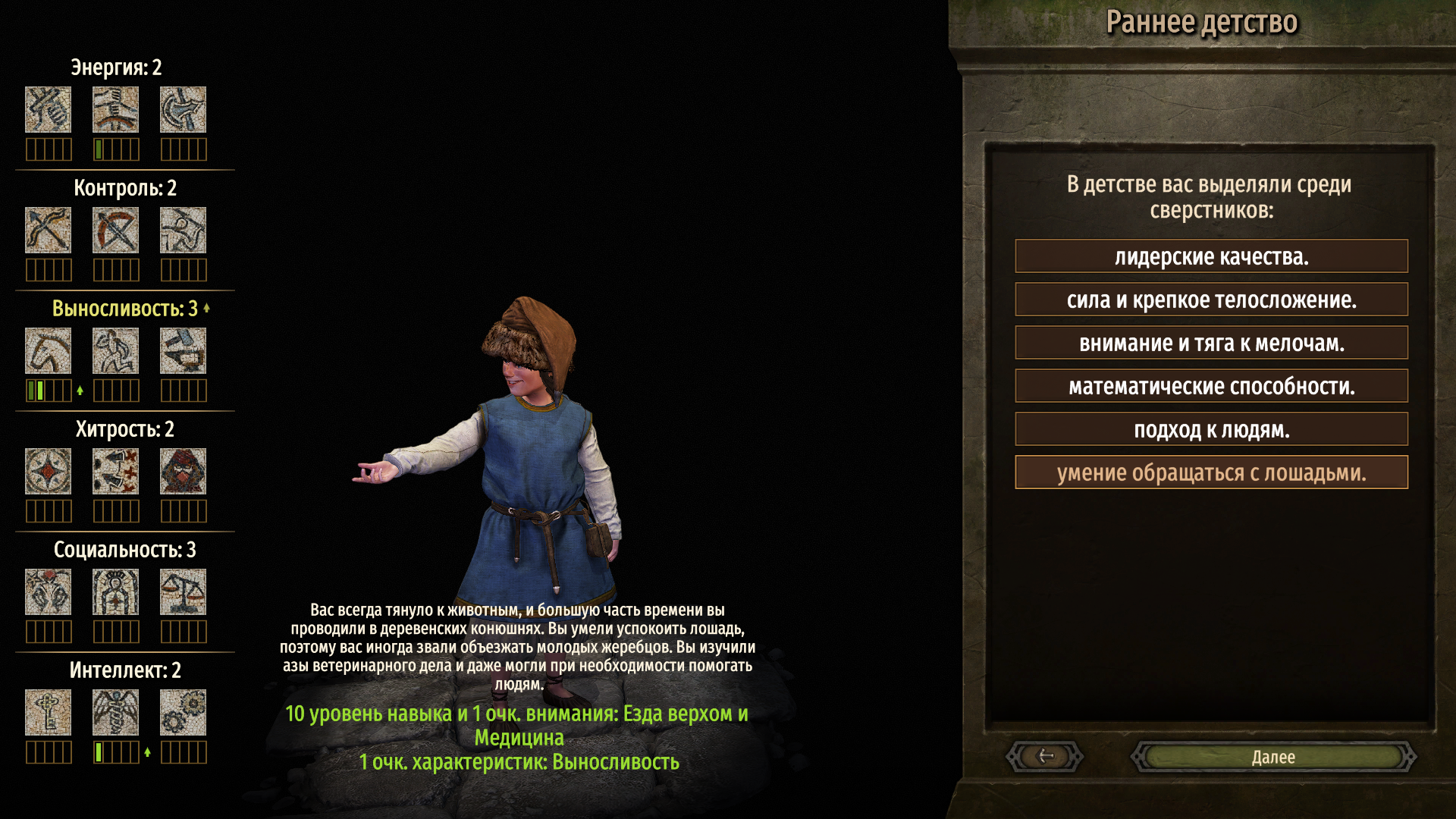Select the «подход к людям» option
This screenshot has height=819, width=1456.
pos(1211,430)
